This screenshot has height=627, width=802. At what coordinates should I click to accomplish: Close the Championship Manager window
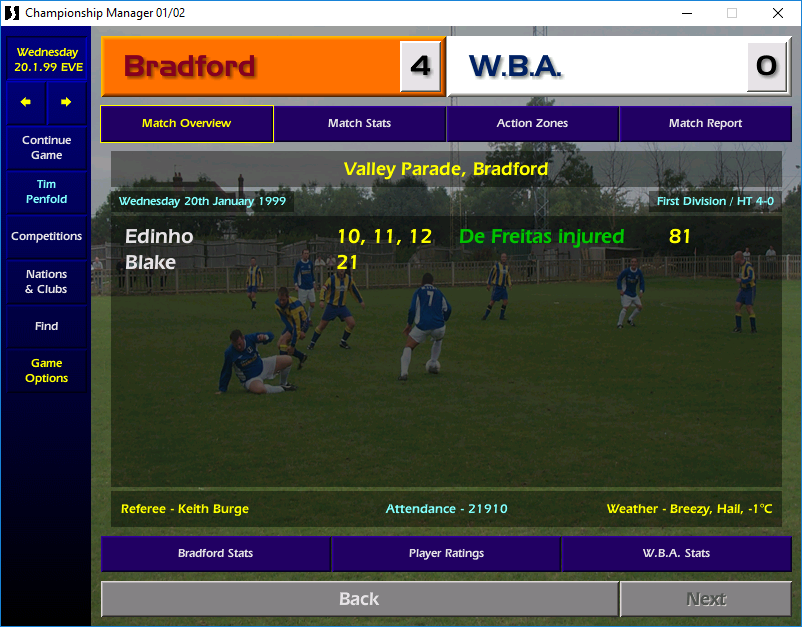pyautogui.click(x=778, y=13)
